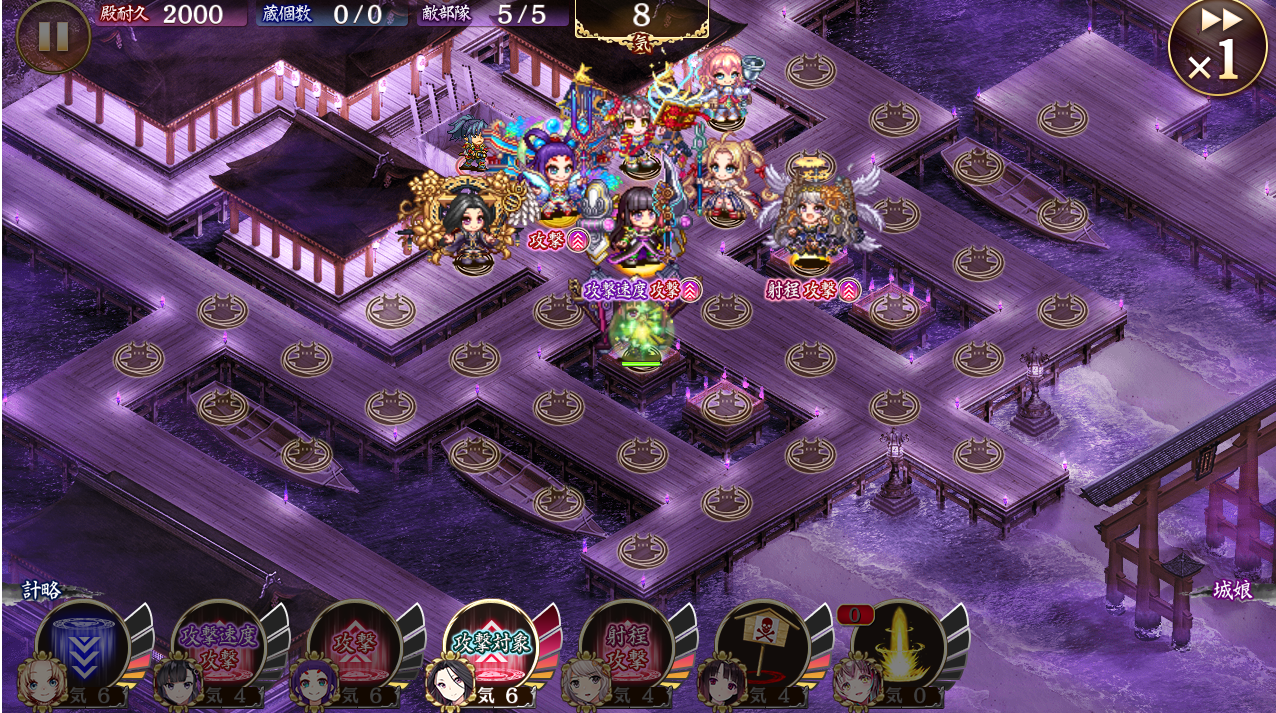1276x713 pixels.
Task: Activate the 攻撃 stratagem icon
Action: coord(354,647)
